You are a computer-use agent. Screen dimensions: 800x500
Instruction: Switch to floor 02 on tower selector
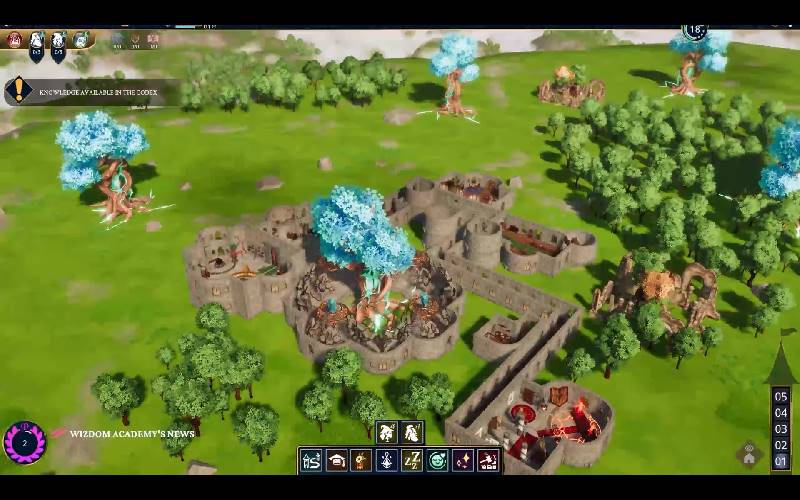pos(781,446)
